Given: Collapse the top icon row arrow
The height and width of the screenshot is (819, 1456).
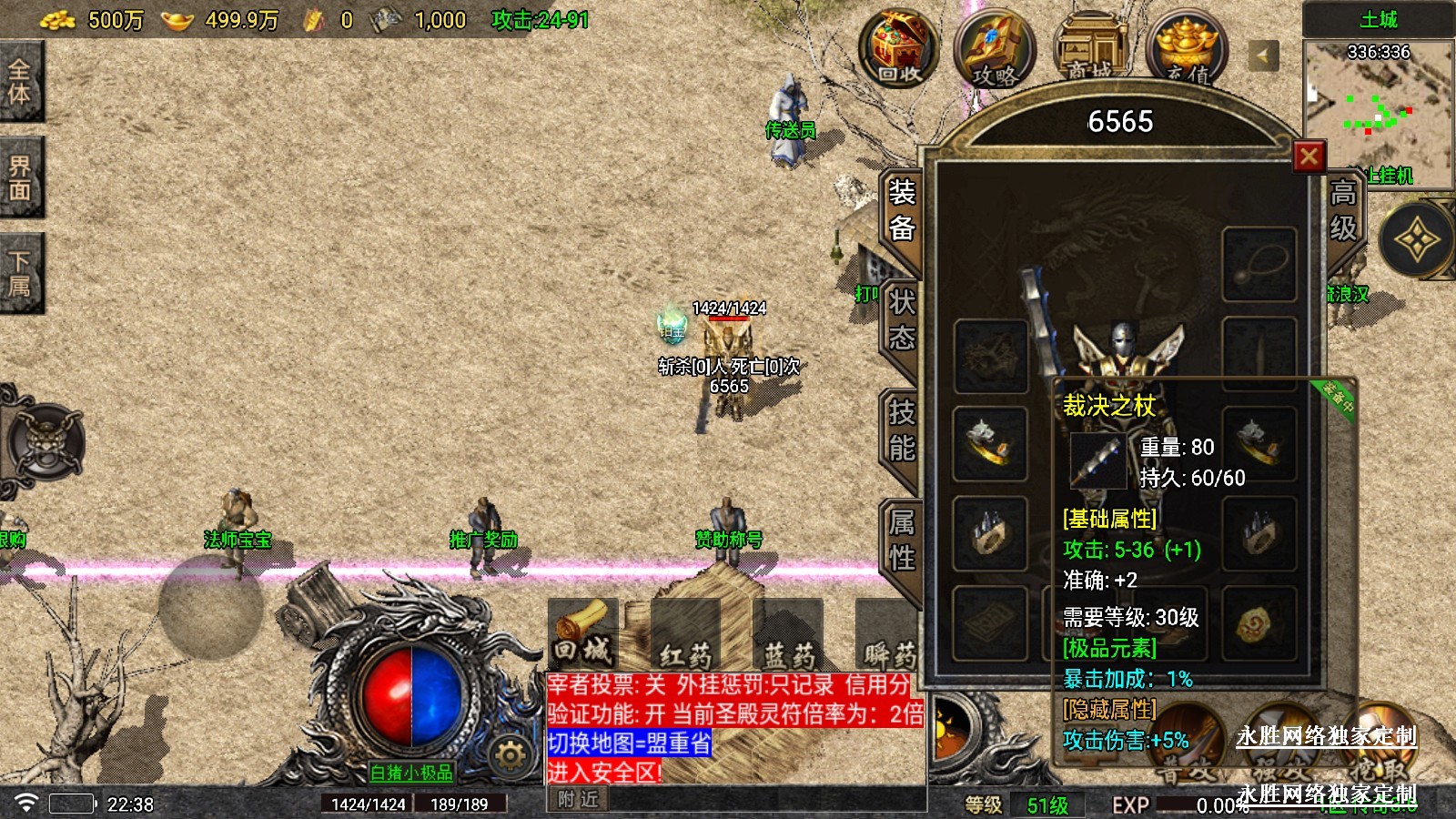Looking at the screenshot, I should 1262,56.
